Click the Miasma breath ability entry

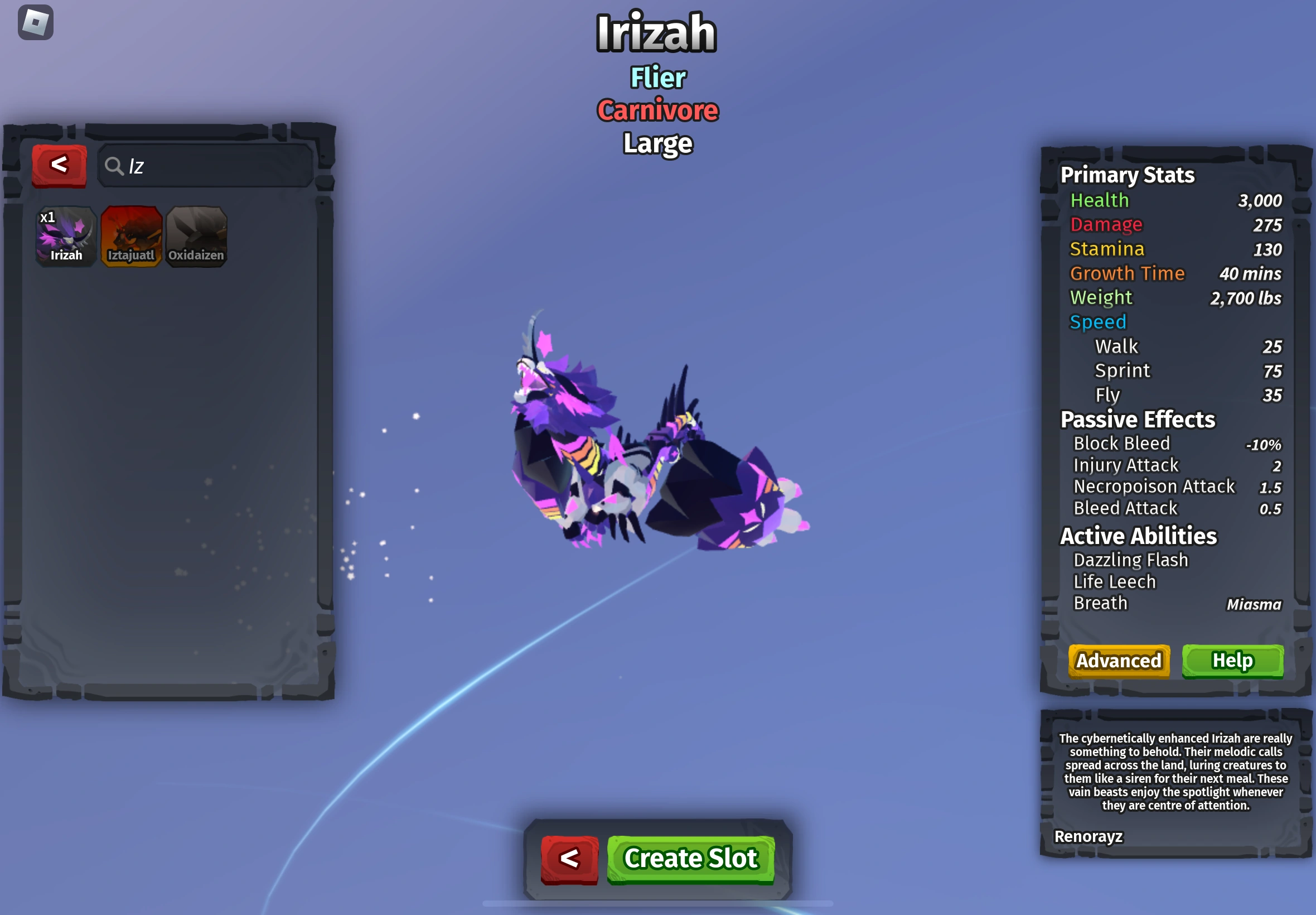tap(1254, 604)
